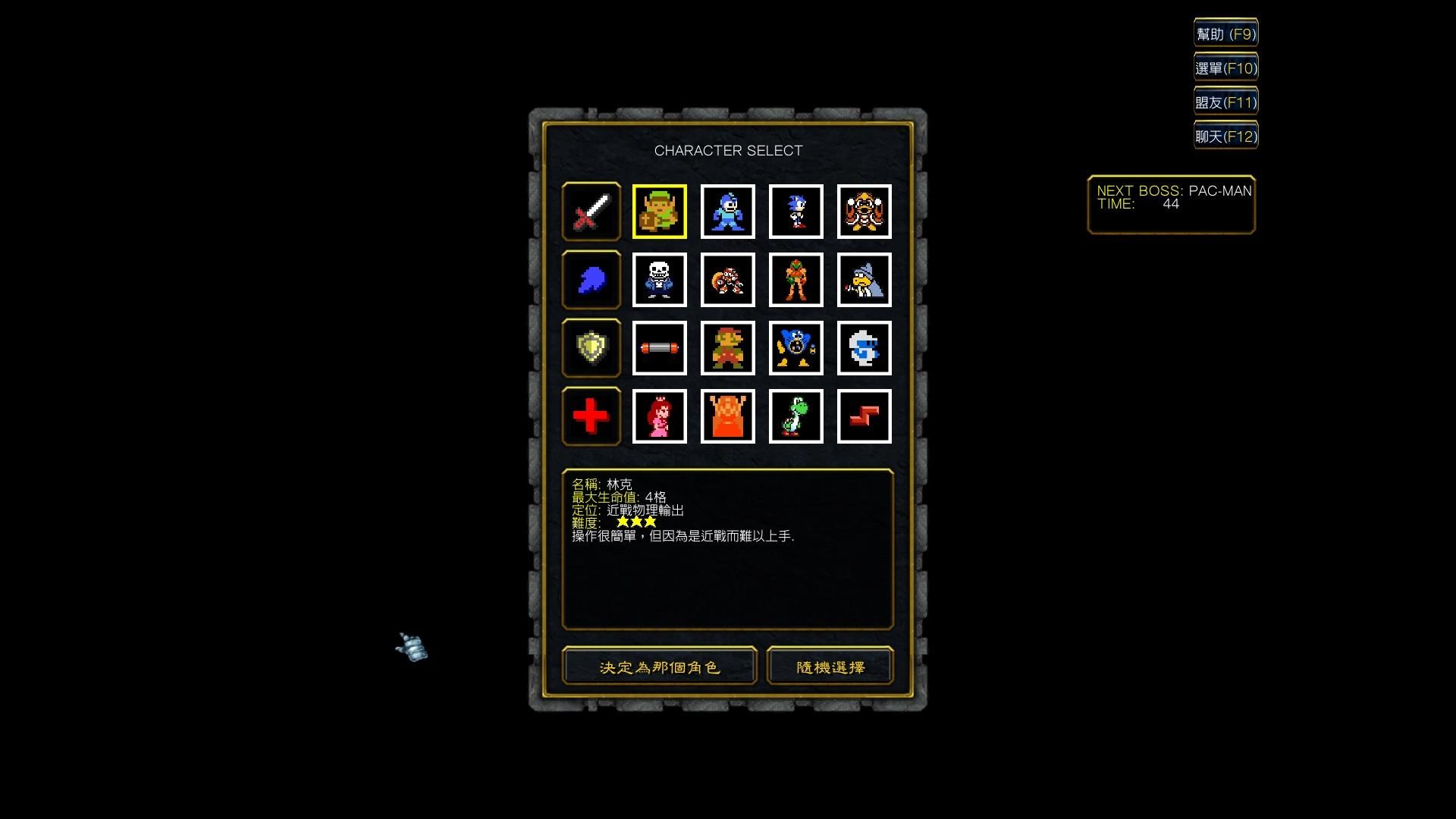1456x819 pixels.
Task: Select the sword melee category icon
Action: tap(591, 212)
